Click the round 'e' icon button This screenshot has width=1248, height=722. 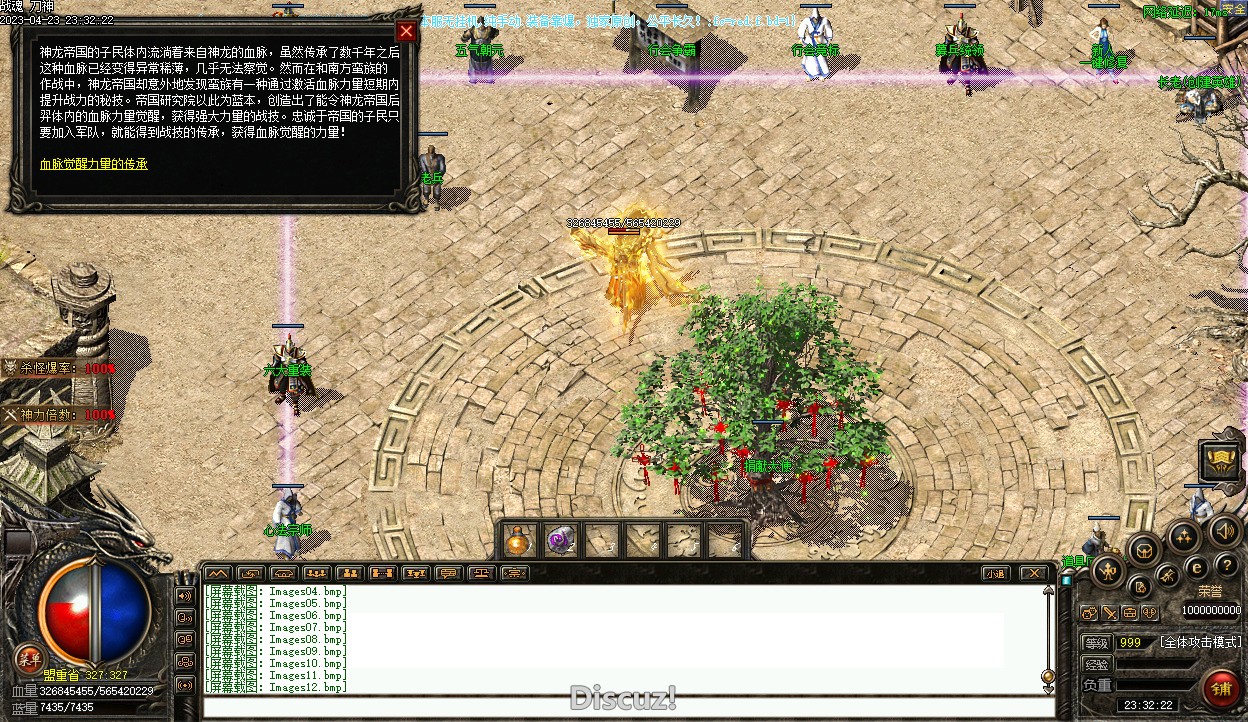click(1195, 568)
